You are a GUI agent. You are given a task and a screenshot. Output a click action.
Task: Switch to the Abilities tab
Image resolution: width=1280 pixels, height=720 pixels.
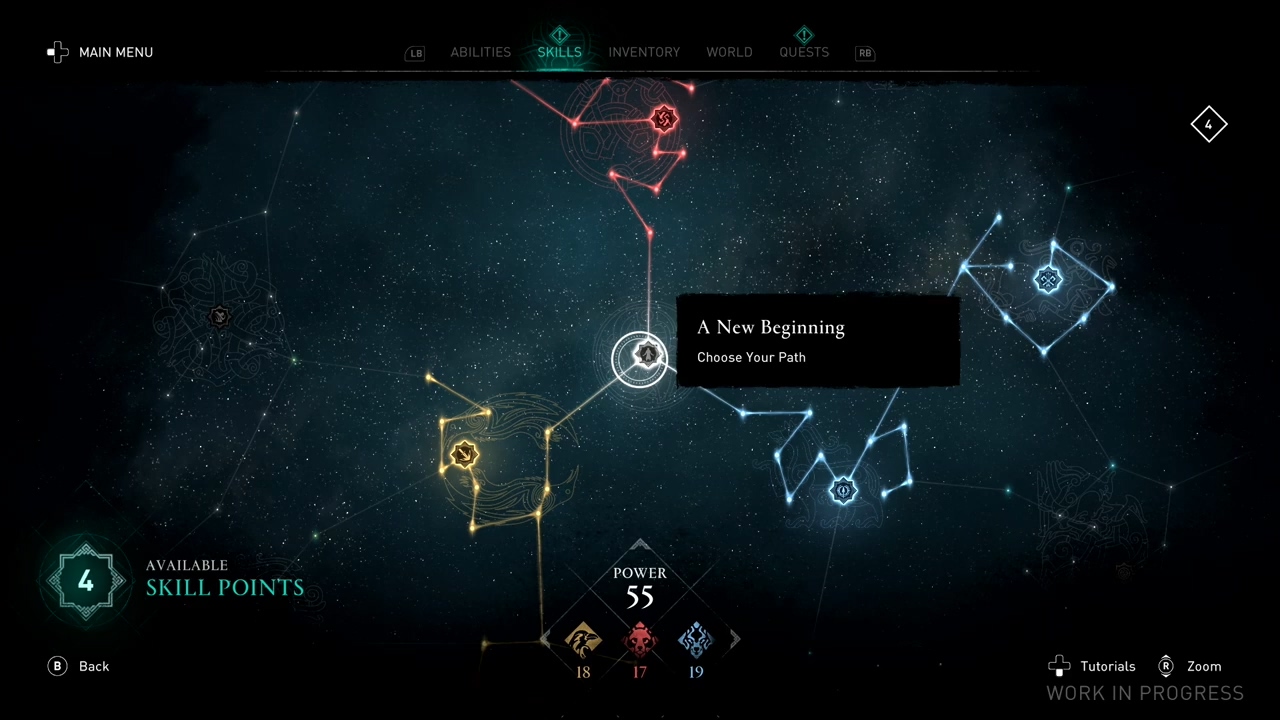(x=480, y=52)
